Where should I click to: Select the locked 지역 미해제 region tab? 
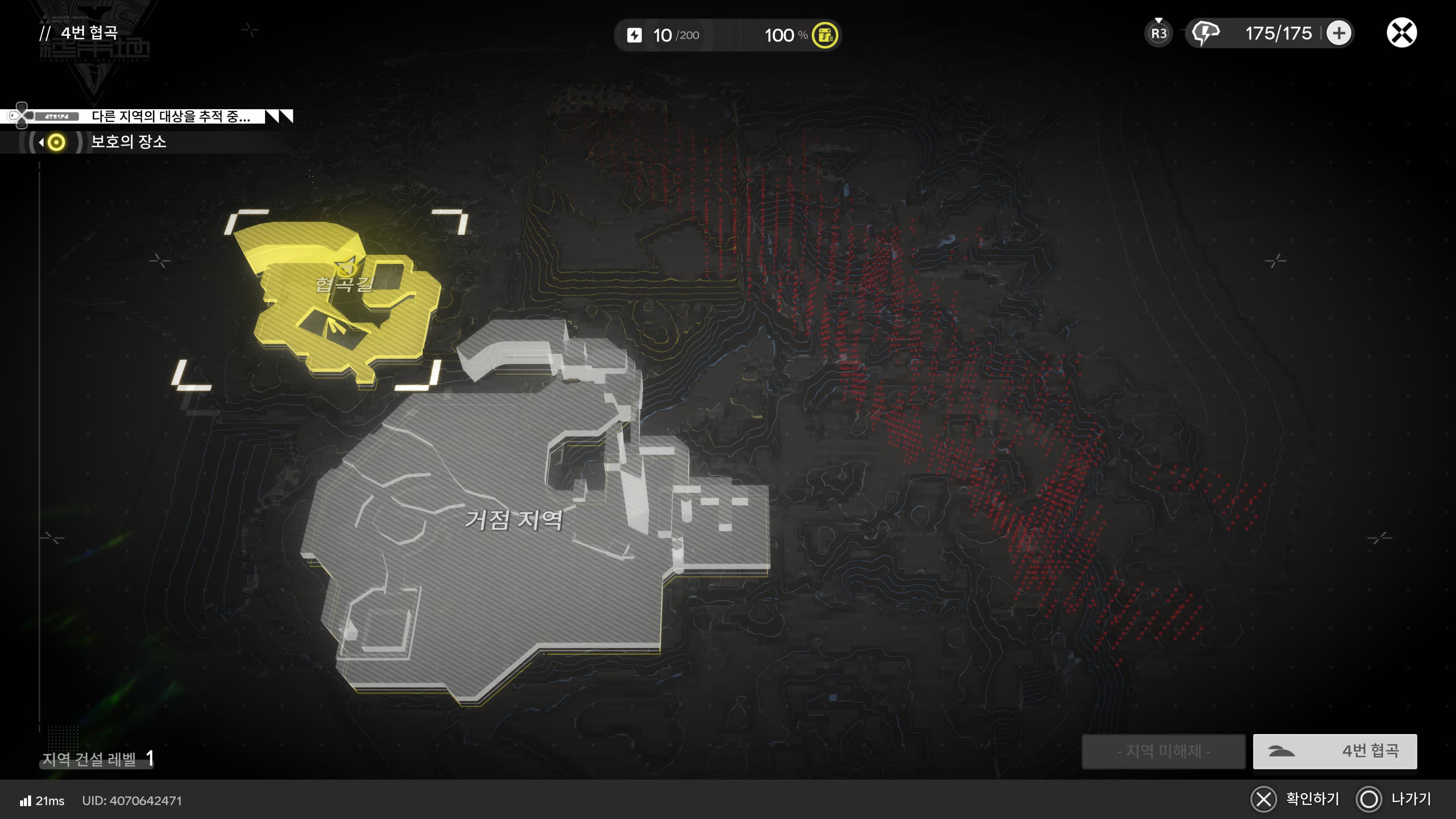point(1163,751)
